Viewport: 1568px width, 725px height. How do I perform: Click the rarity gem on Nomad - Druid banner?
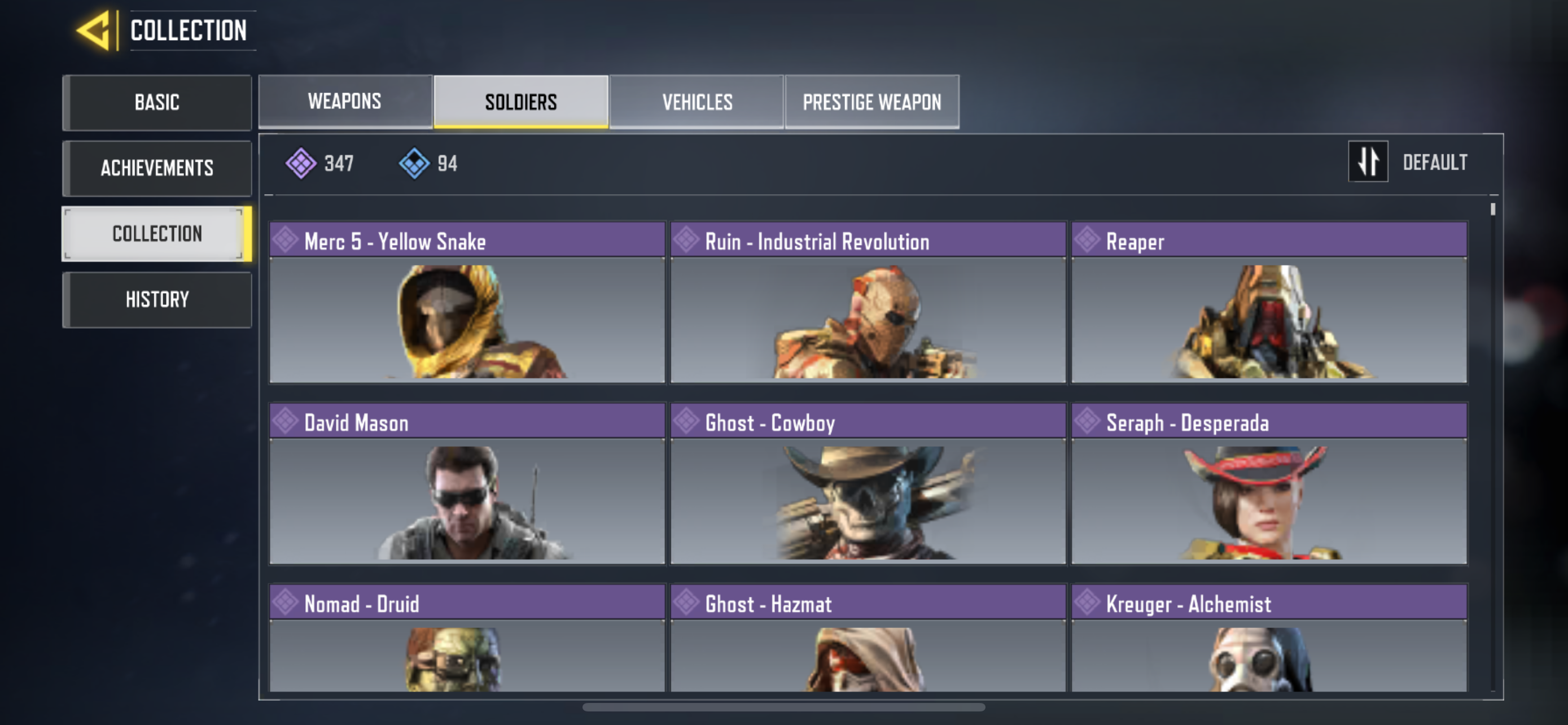[x=285, y=602]
